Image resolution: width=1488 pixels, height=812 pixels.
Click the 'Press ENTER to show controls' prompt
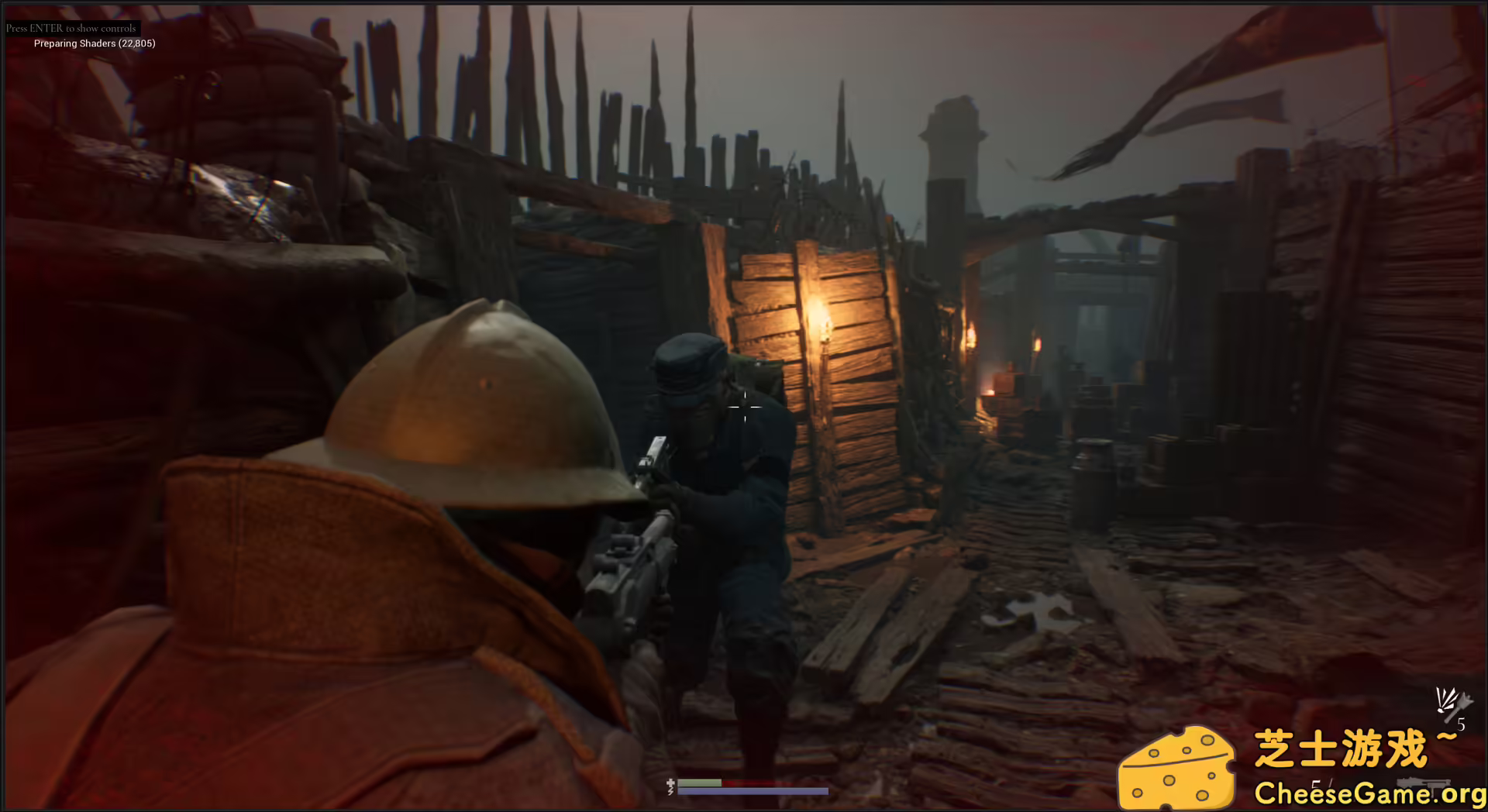pos(71,26)
